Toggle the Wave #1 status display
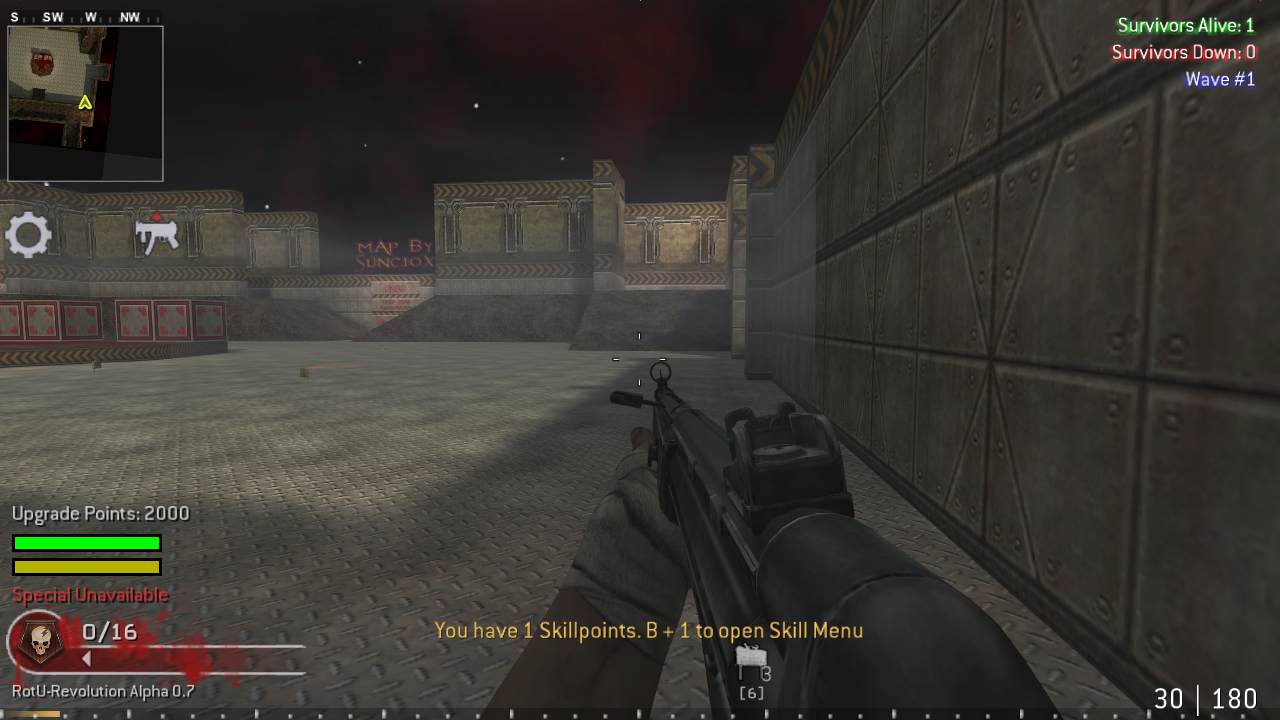This screenshot has width=1280, height=720. click(x=1220, y=79)
